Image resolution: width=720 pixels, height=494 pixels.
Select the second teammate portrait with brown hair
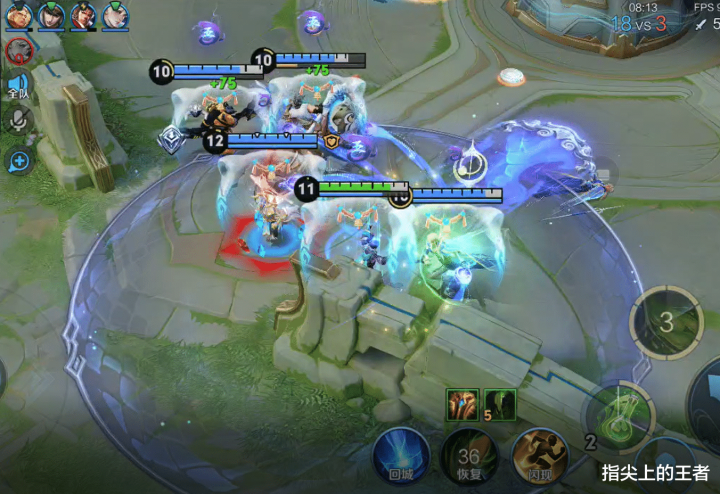pyautogui.click(x=51, y=15)
